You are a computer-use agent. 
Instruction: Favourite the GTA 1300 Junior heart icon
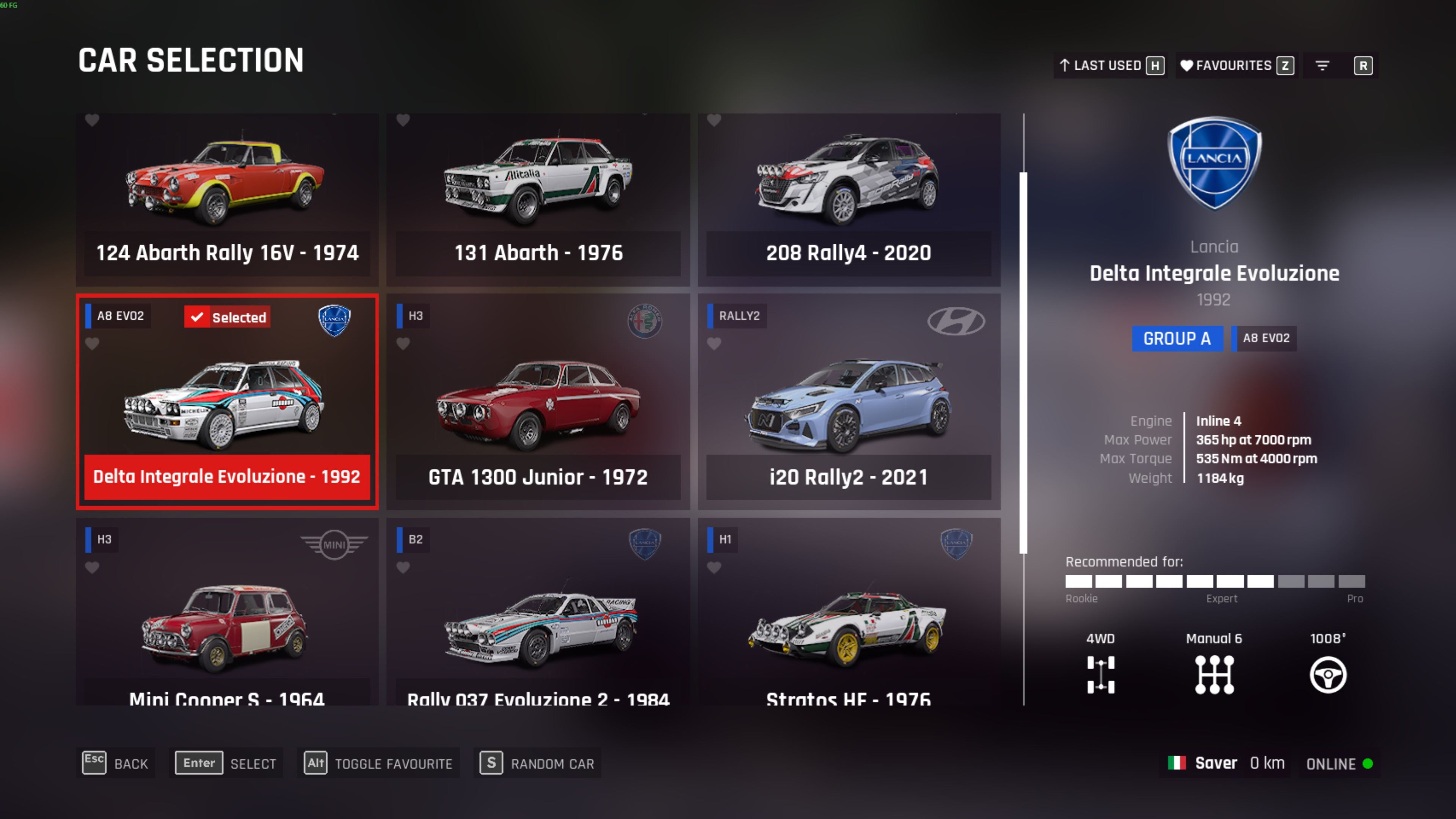403,344
